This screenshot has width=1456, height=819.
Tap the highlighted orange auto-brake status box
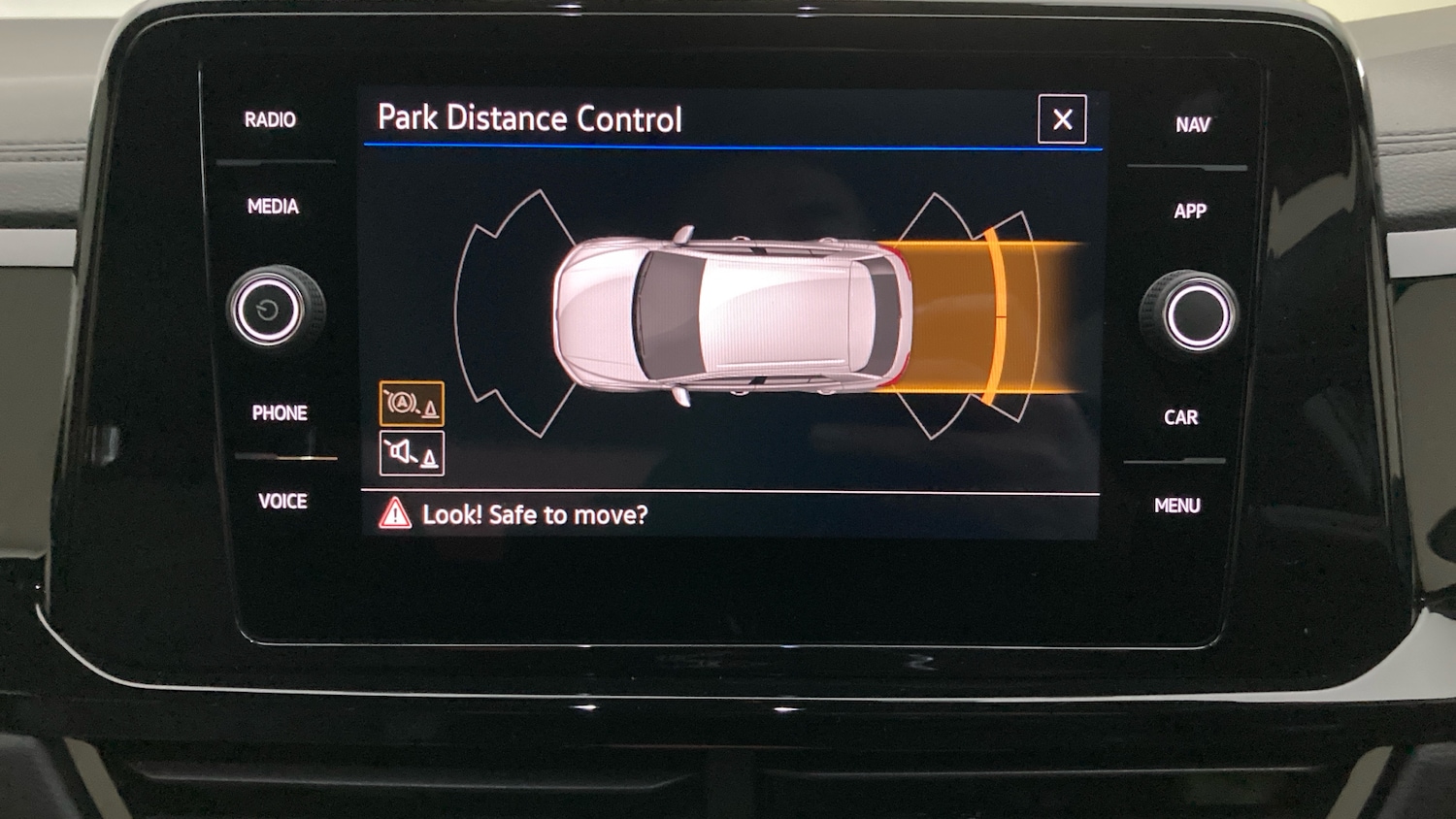[x=412, y=401]
